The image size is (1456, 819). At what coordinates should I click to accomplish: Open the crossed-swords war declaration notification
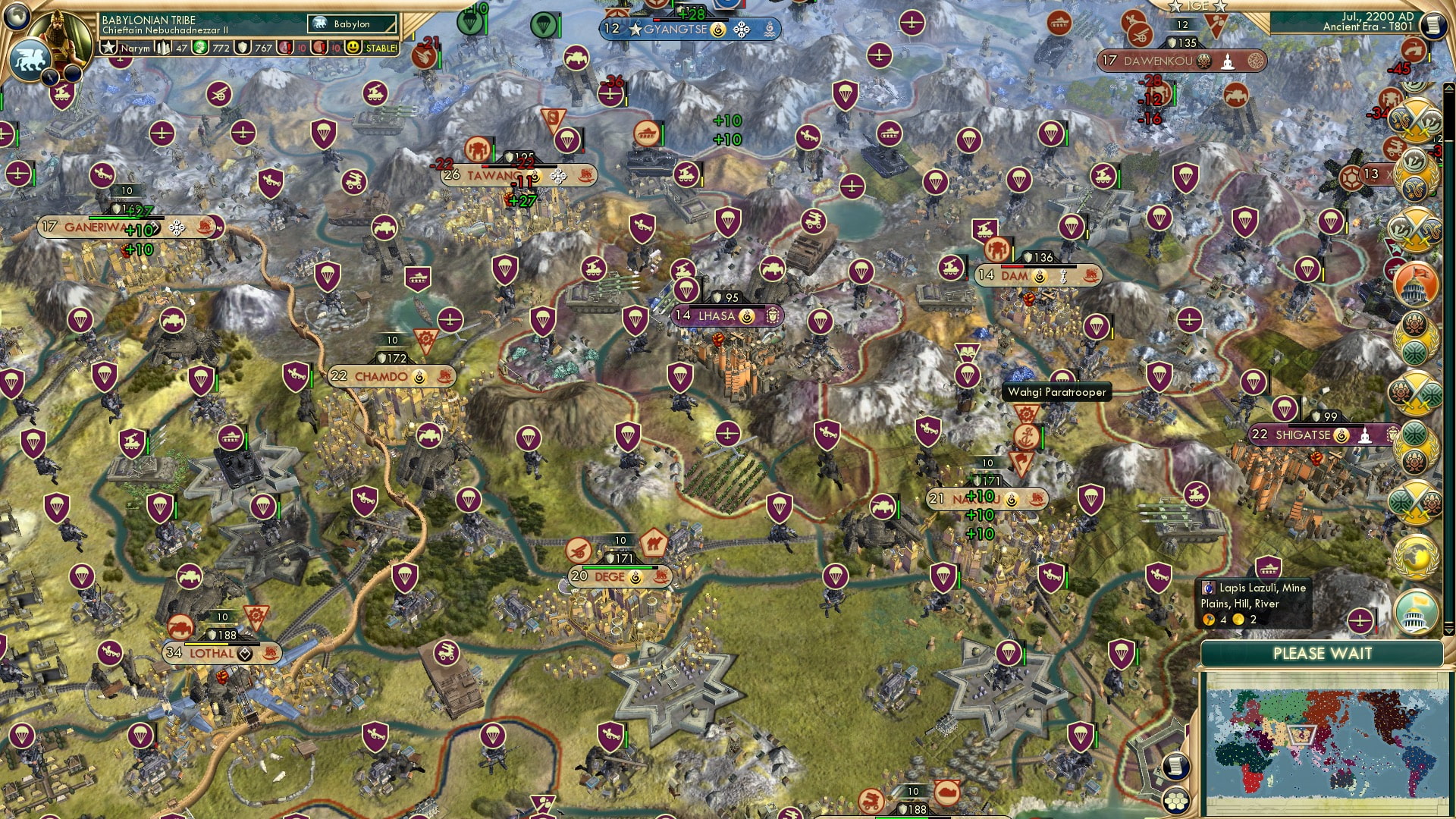coord(1415,121)
